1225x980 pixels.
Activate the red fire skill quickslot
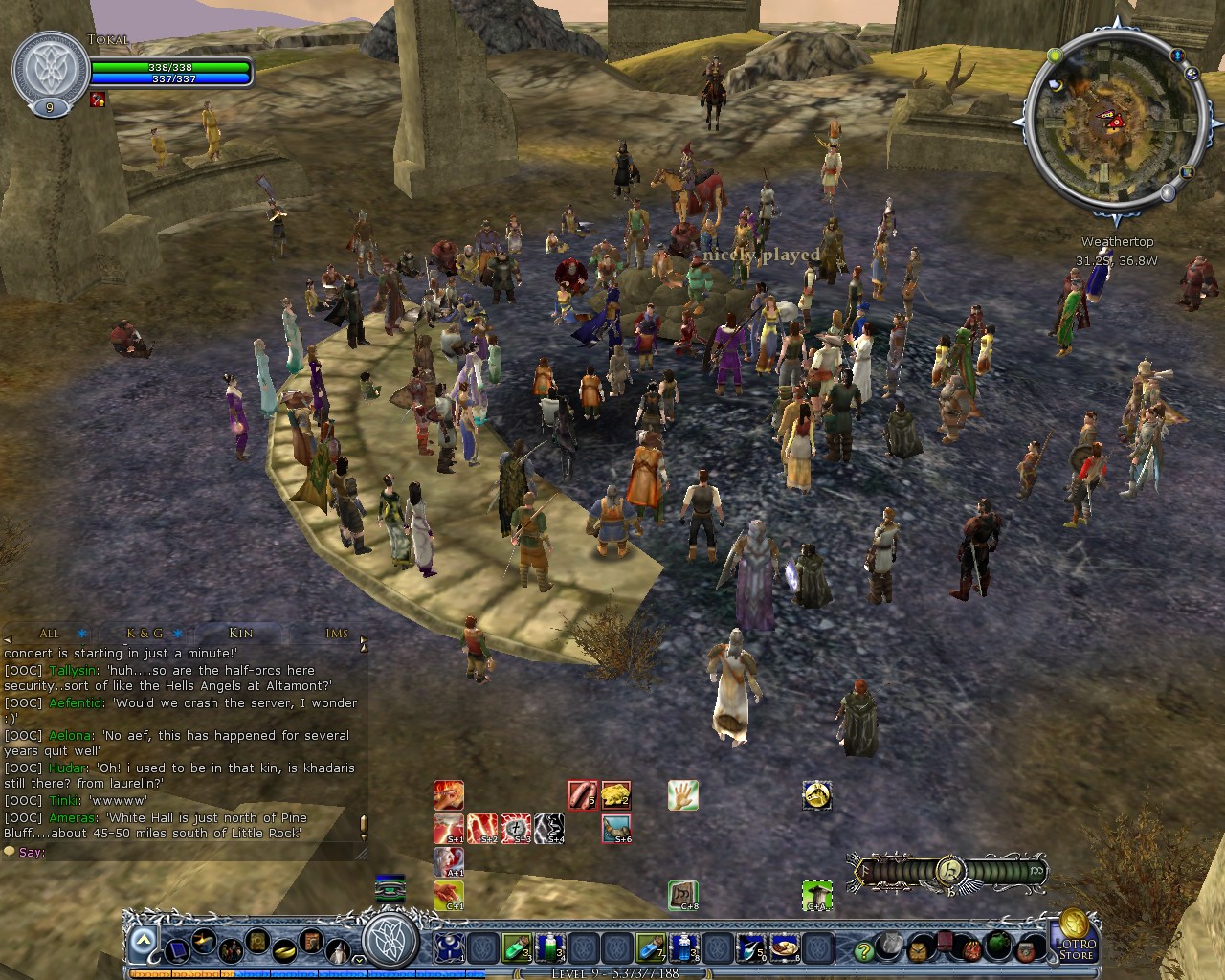pyautogui.click(x=448, y=794)
